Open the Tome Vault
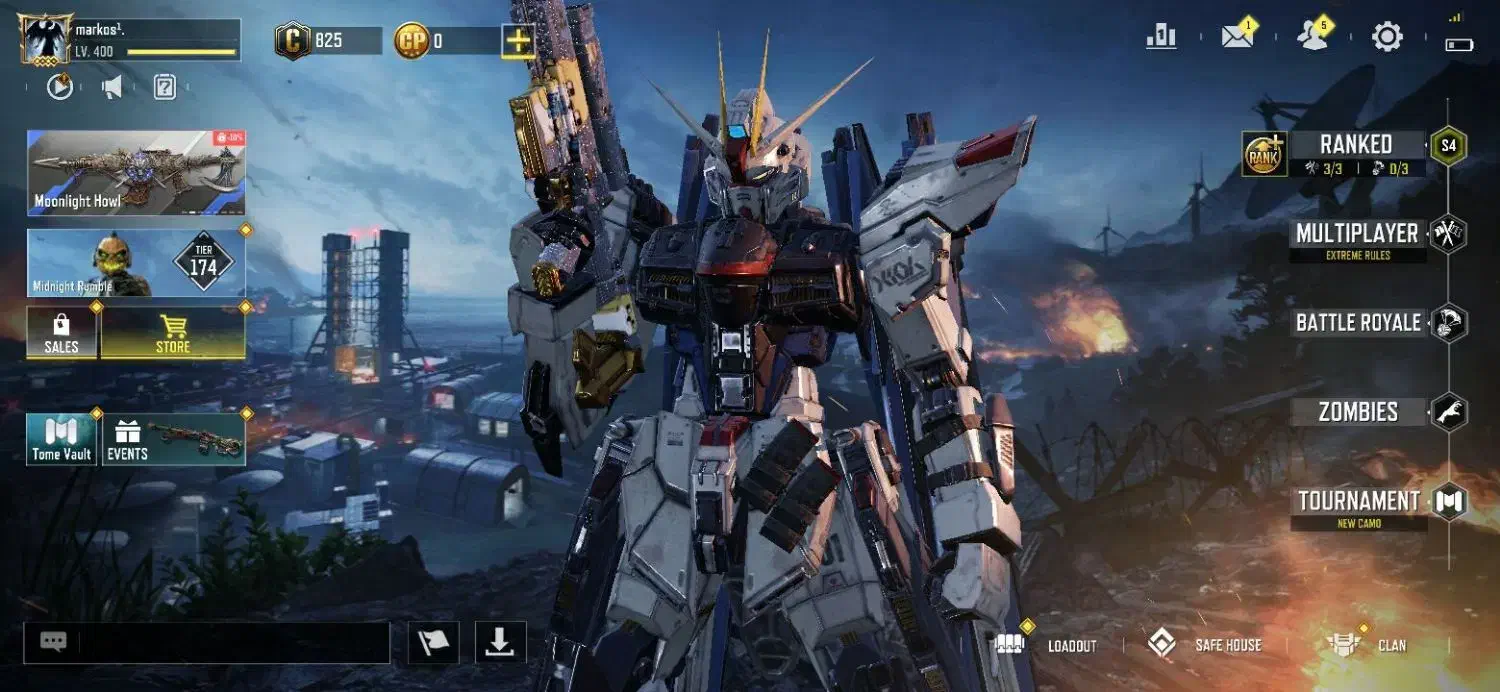This screenshot has width=1500, height=692. point(62,440)
